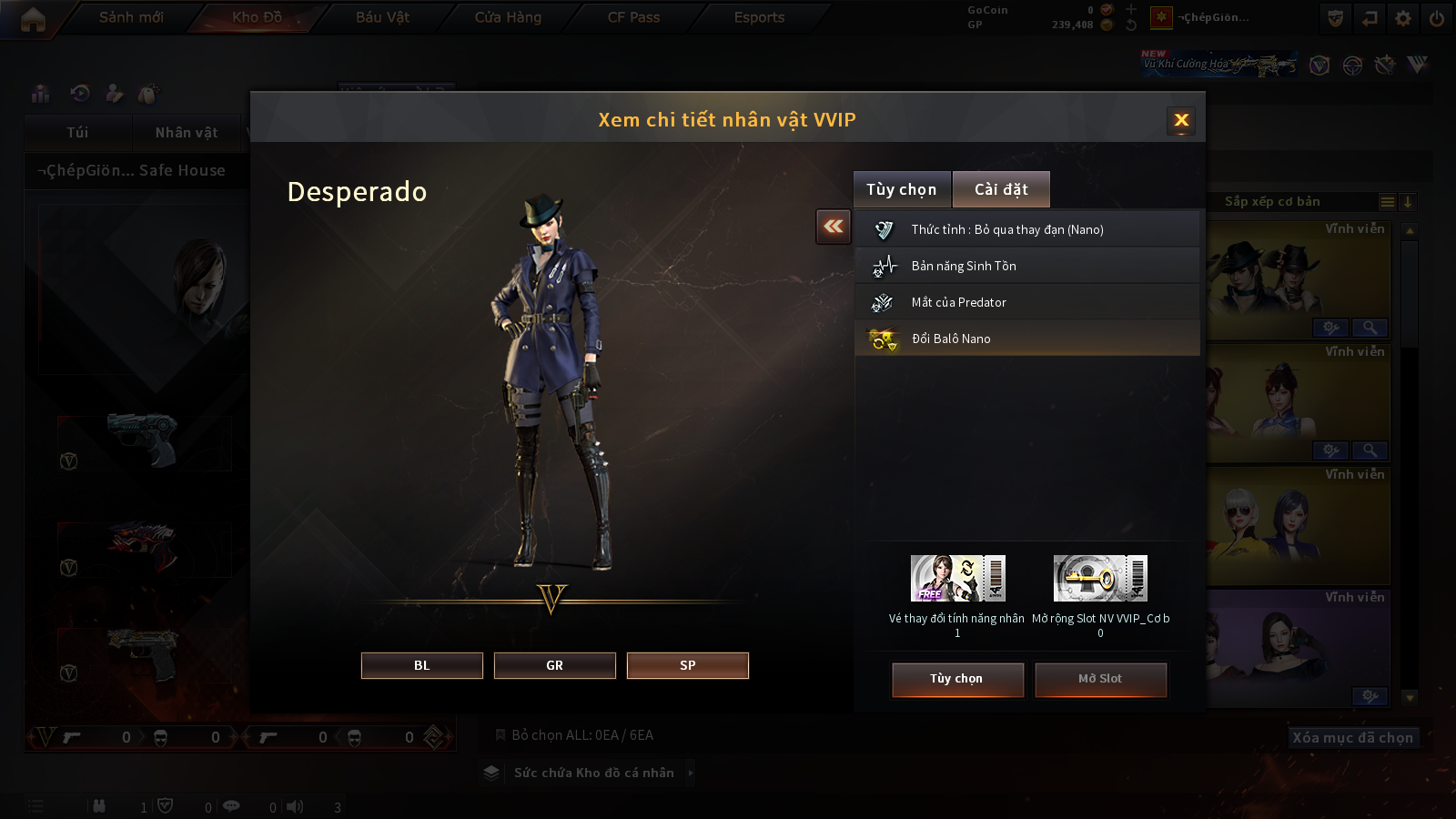Viewport: 1456px width, 819px height.
Task: Return home via the house icon
Action: tap(33, 19)
